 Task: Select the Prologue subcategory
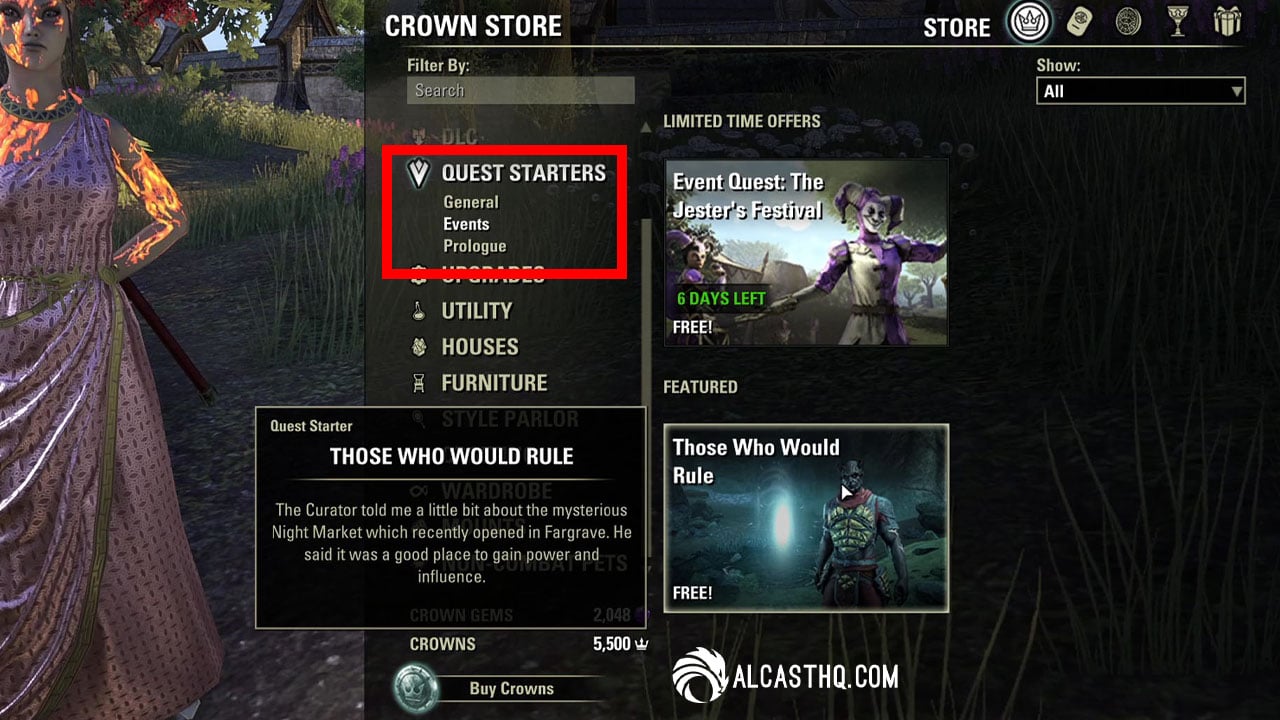point(475,246)
